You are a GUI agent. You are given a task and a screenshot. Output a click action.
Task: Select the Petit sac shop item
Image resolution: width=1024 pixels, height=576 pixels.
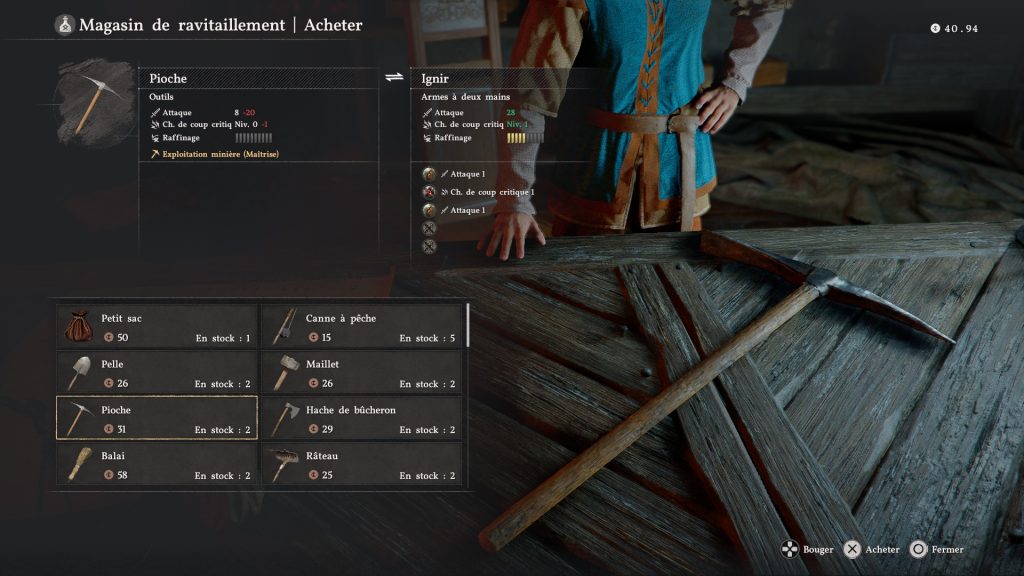coord(157,327)
